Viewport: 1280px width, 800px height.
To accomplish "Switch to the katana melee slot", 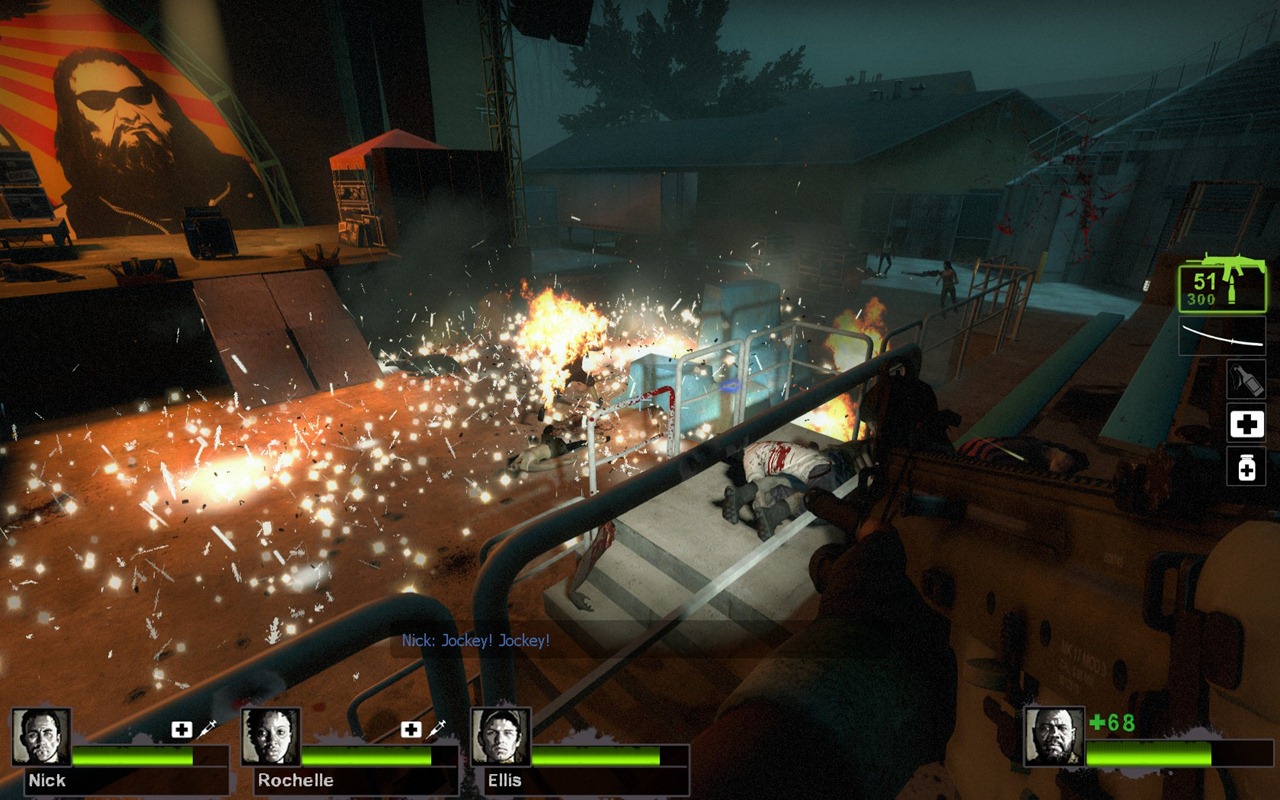I will click(x=1221, y=336).
